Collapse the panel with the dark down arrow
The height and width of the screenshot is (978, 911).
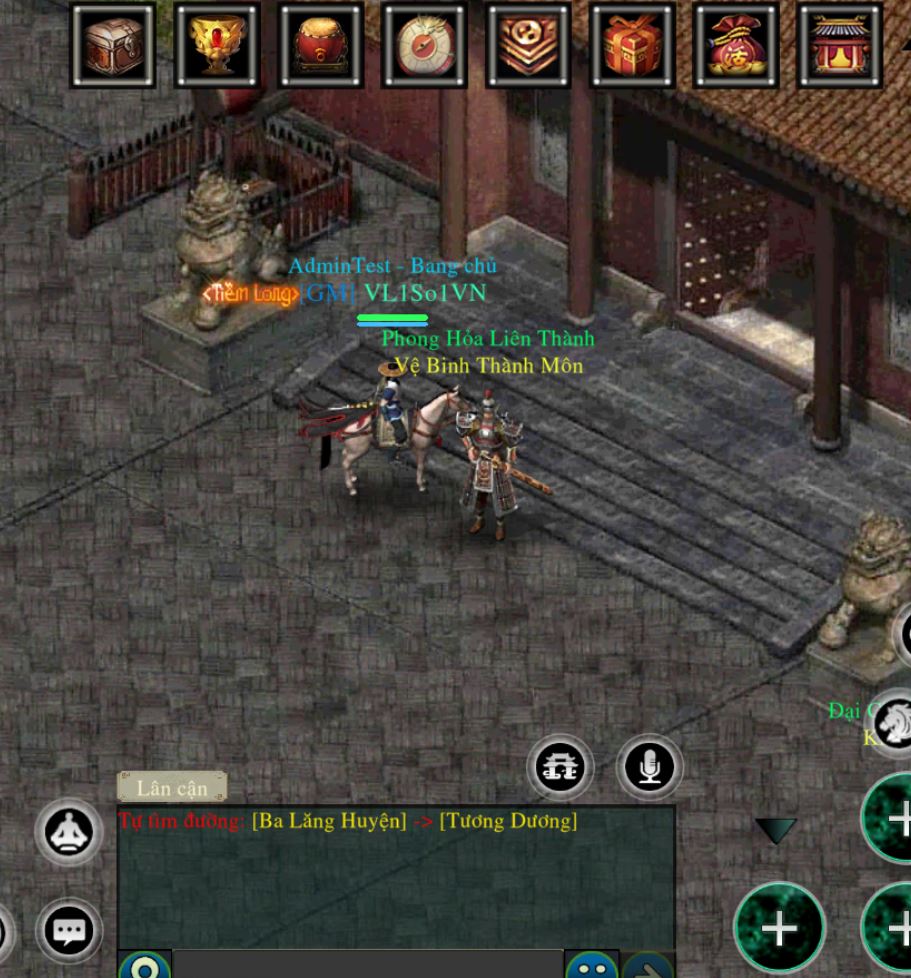tap(775, 830)
